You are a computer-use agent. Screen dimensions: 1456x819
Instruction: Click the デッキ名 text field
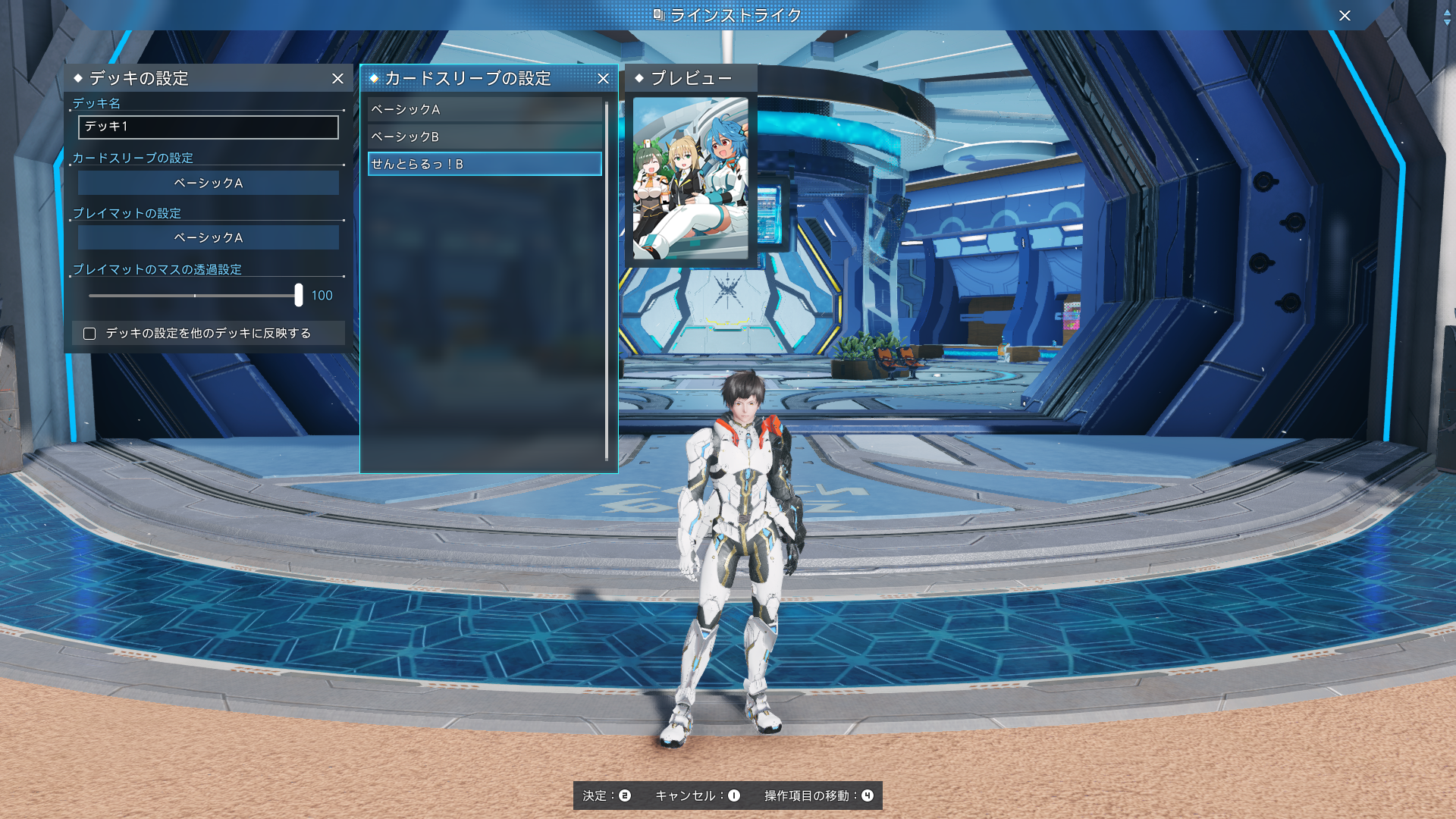[209, 127]
